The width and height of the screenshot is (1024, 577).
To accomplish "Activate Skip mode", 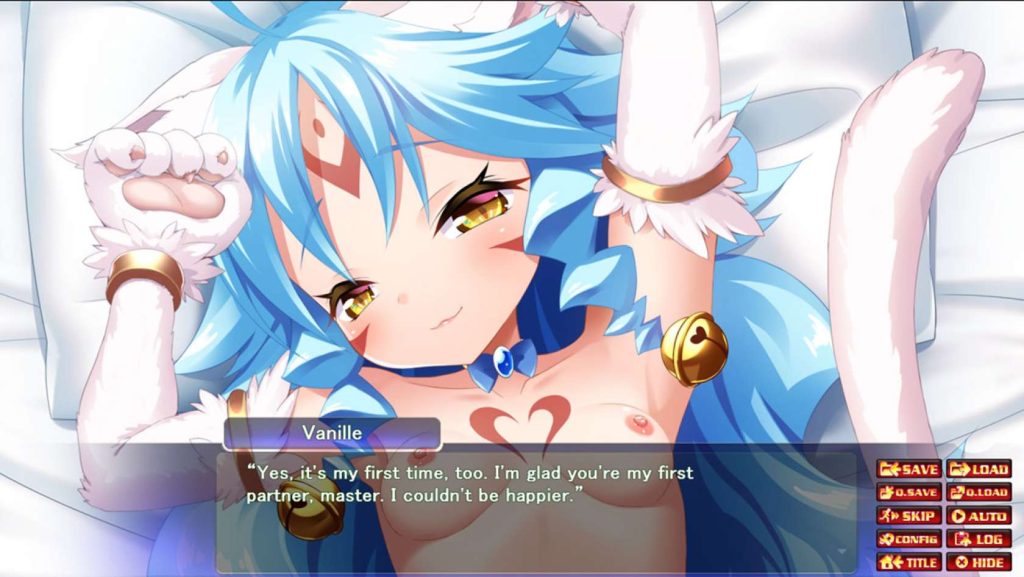I will [x=908, y=516].
